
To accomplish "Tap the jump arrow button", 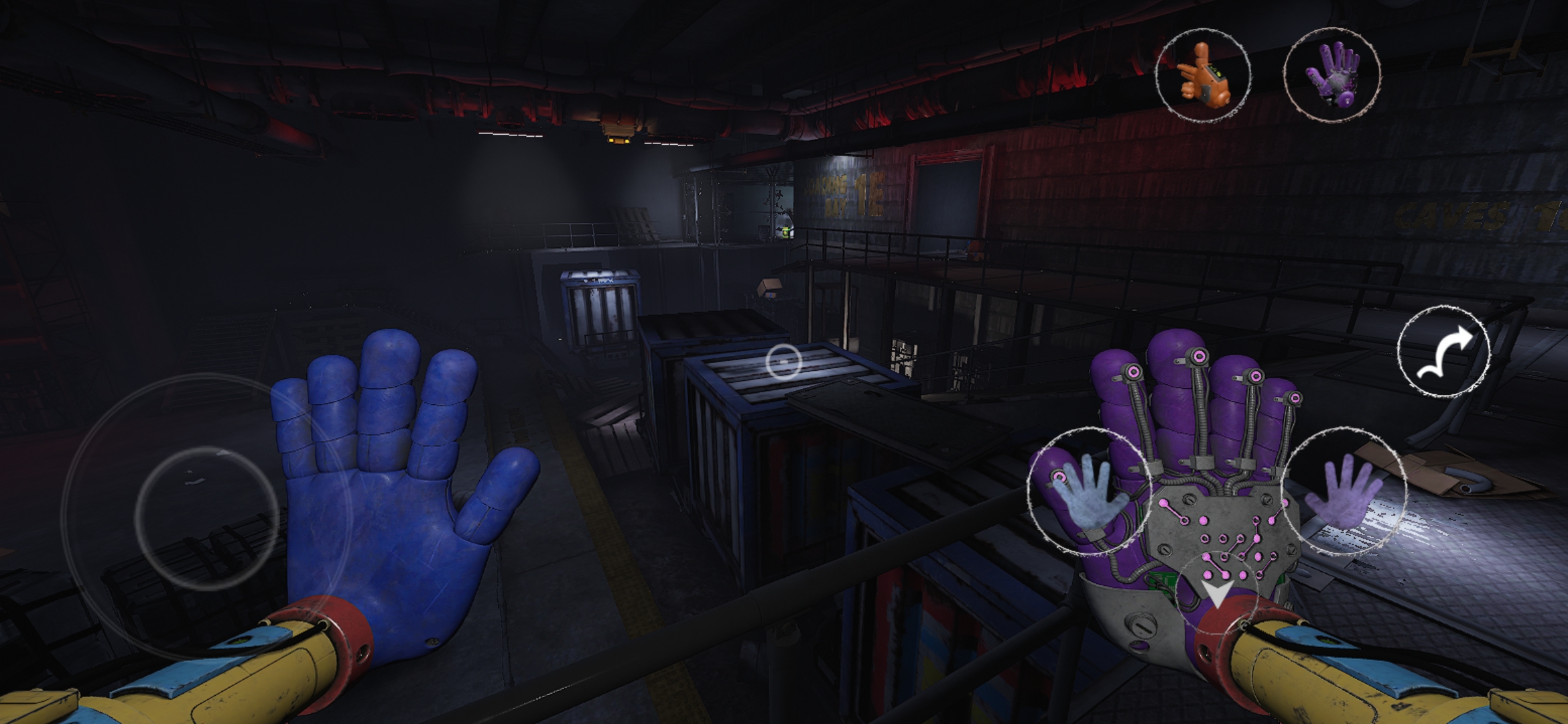I will coord(1443,351).
